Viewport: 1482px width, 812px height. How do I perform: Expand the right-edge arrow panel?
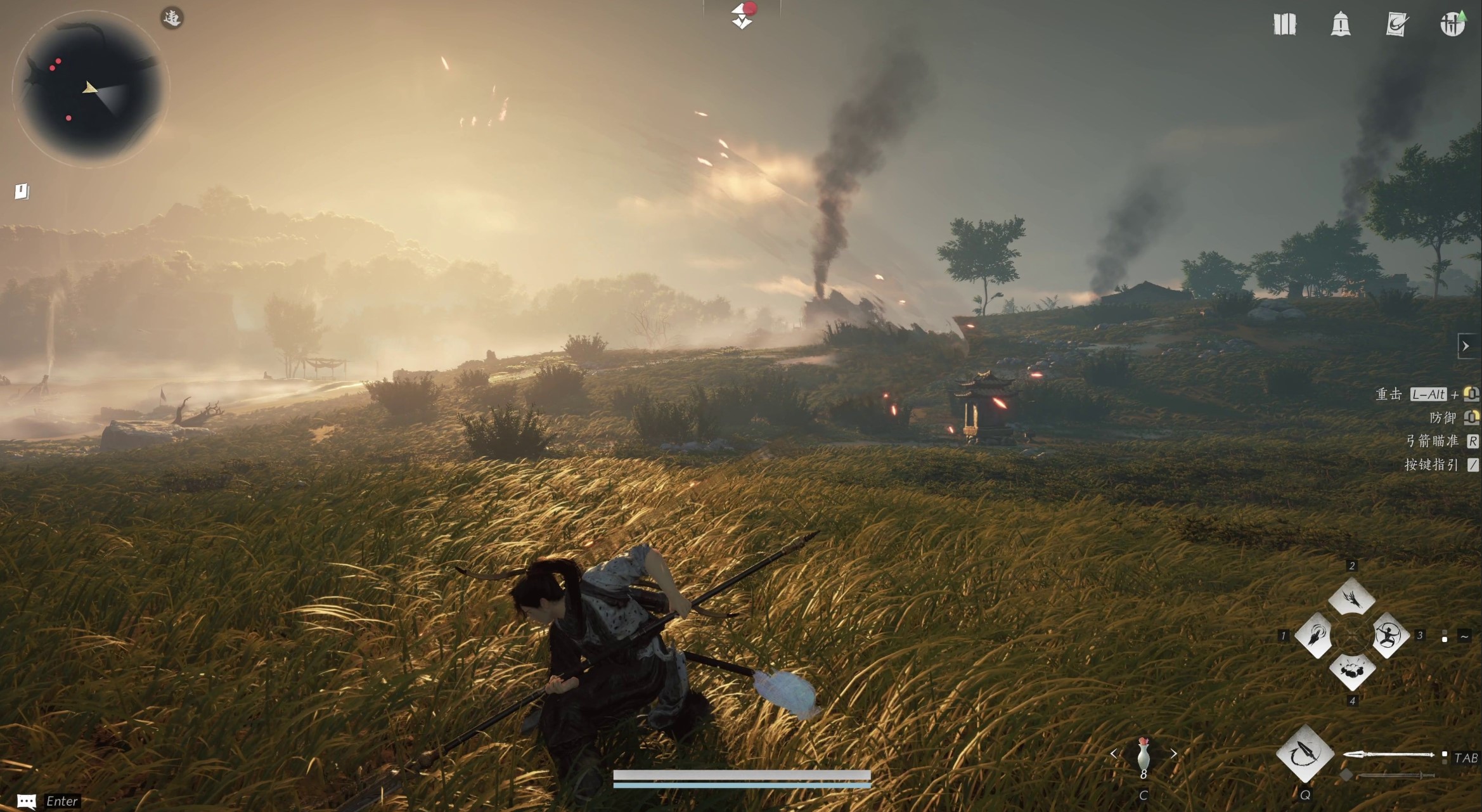coord(1466,346)
